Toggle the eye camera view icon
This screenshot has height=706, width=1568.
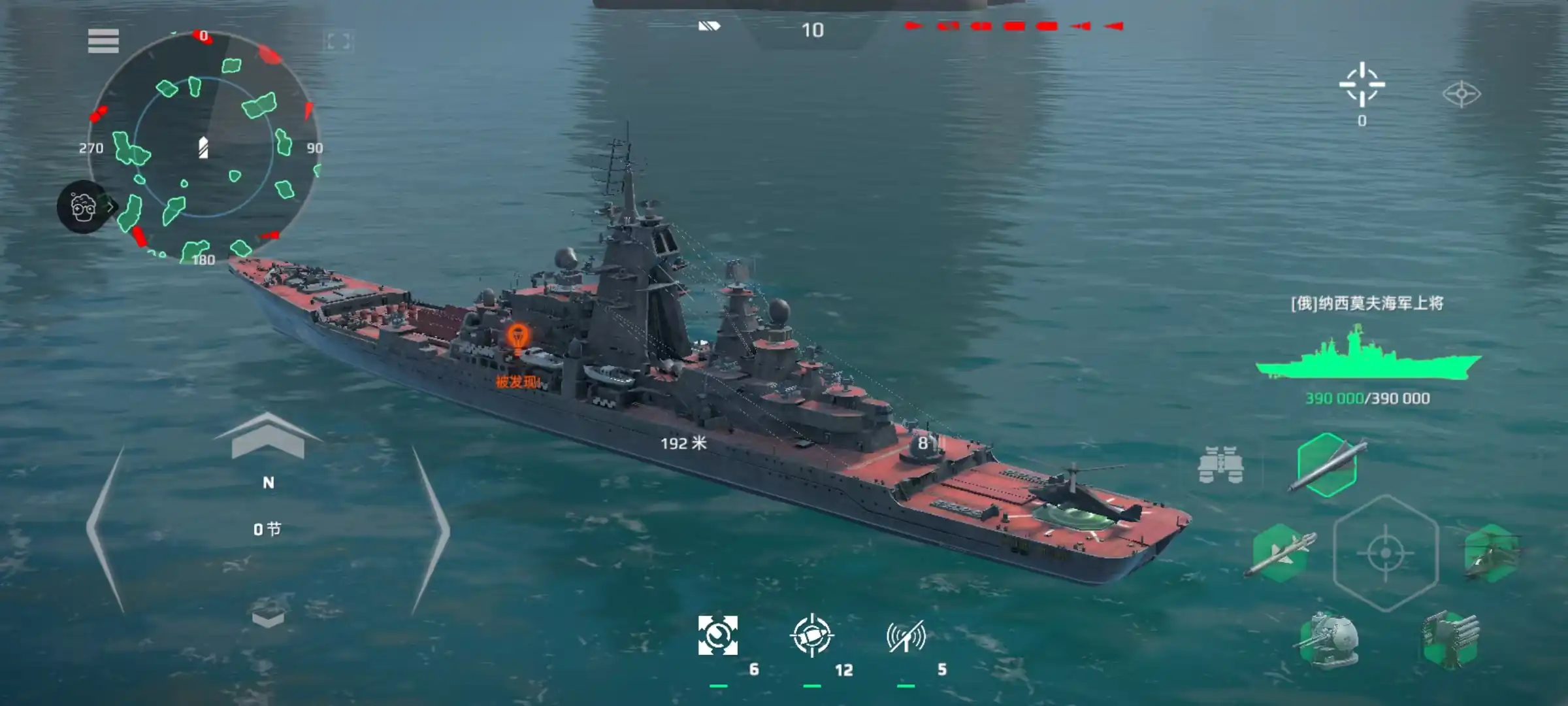pyautogui.click(x=1462, y=94)
